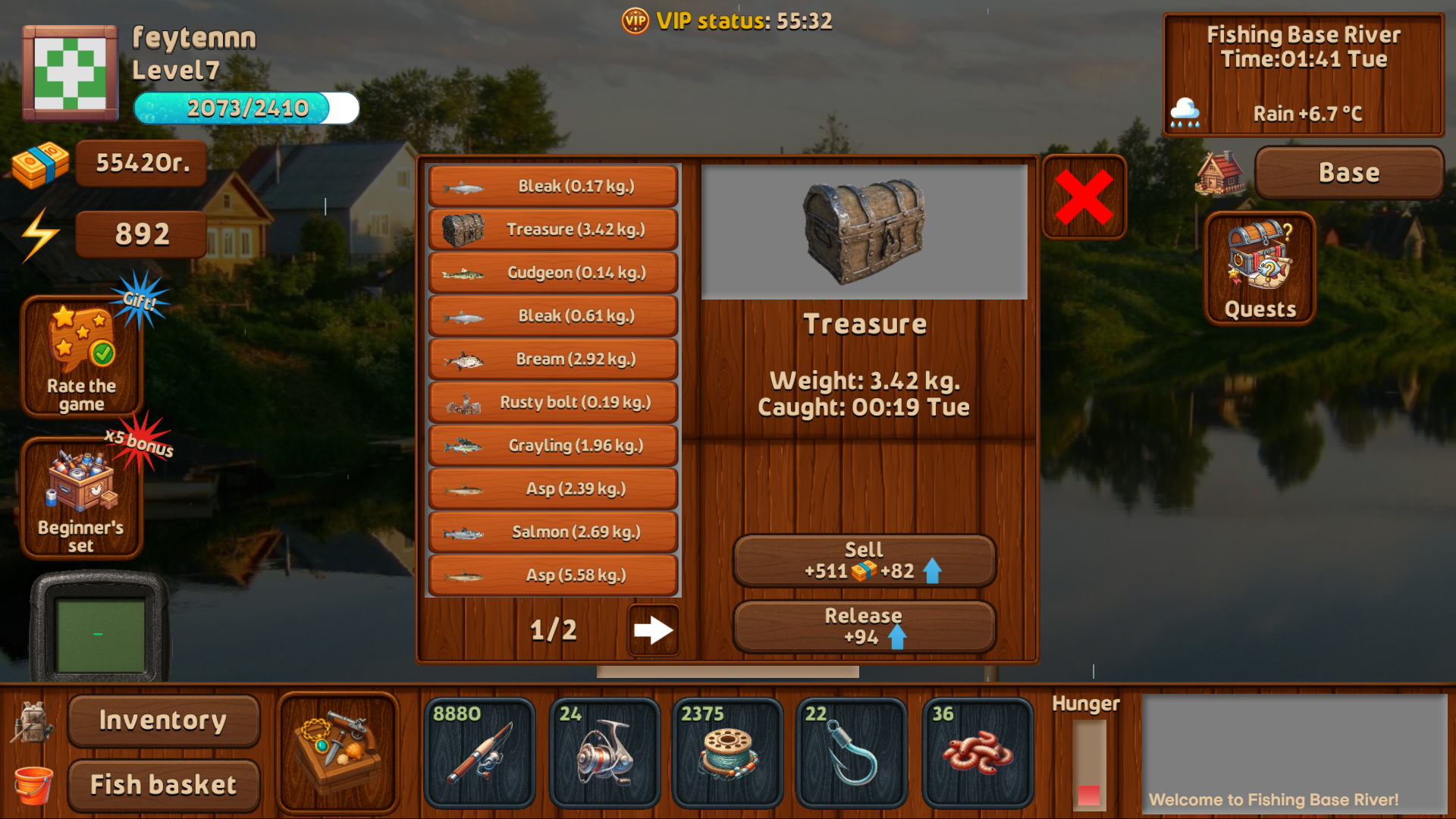Release the Treasure for +94
Screen dimensions: 1456x819
(x=864, y=627)
